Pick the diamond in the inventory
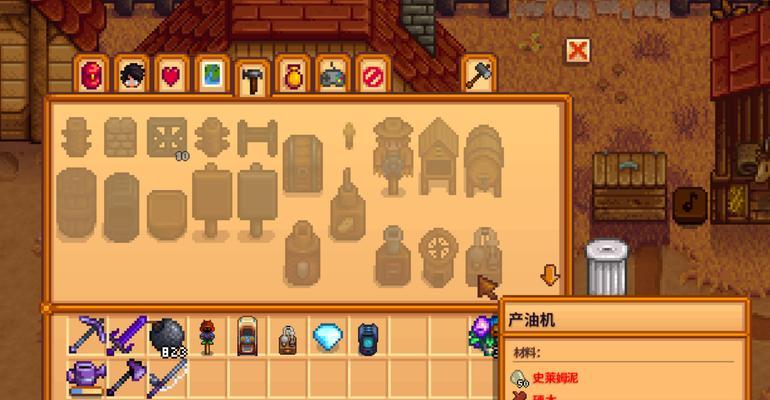770x400 pixels. click(327, 336)
